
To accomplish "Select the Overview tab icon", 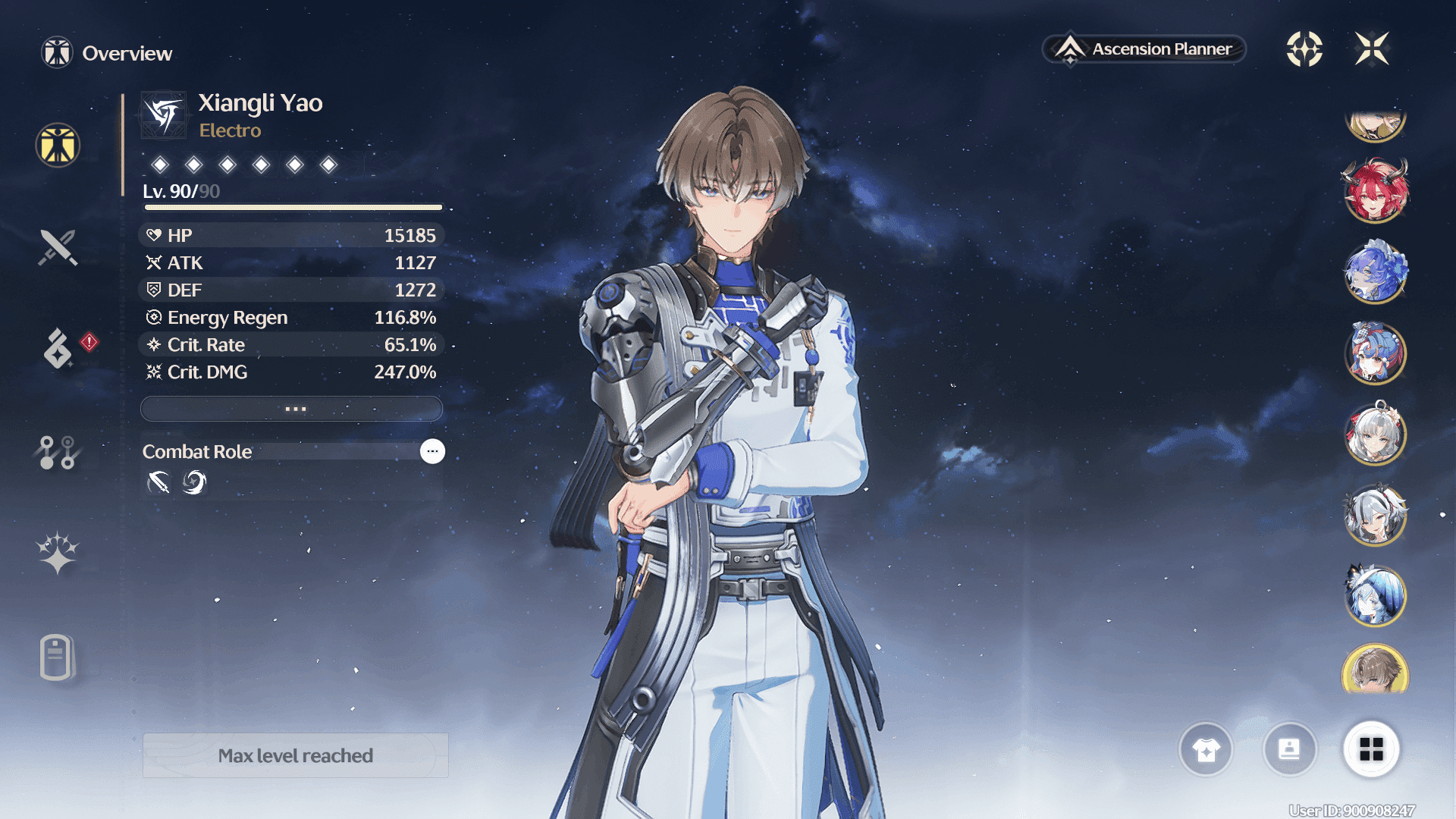I will pyautogui.click(x=58, y=145).
